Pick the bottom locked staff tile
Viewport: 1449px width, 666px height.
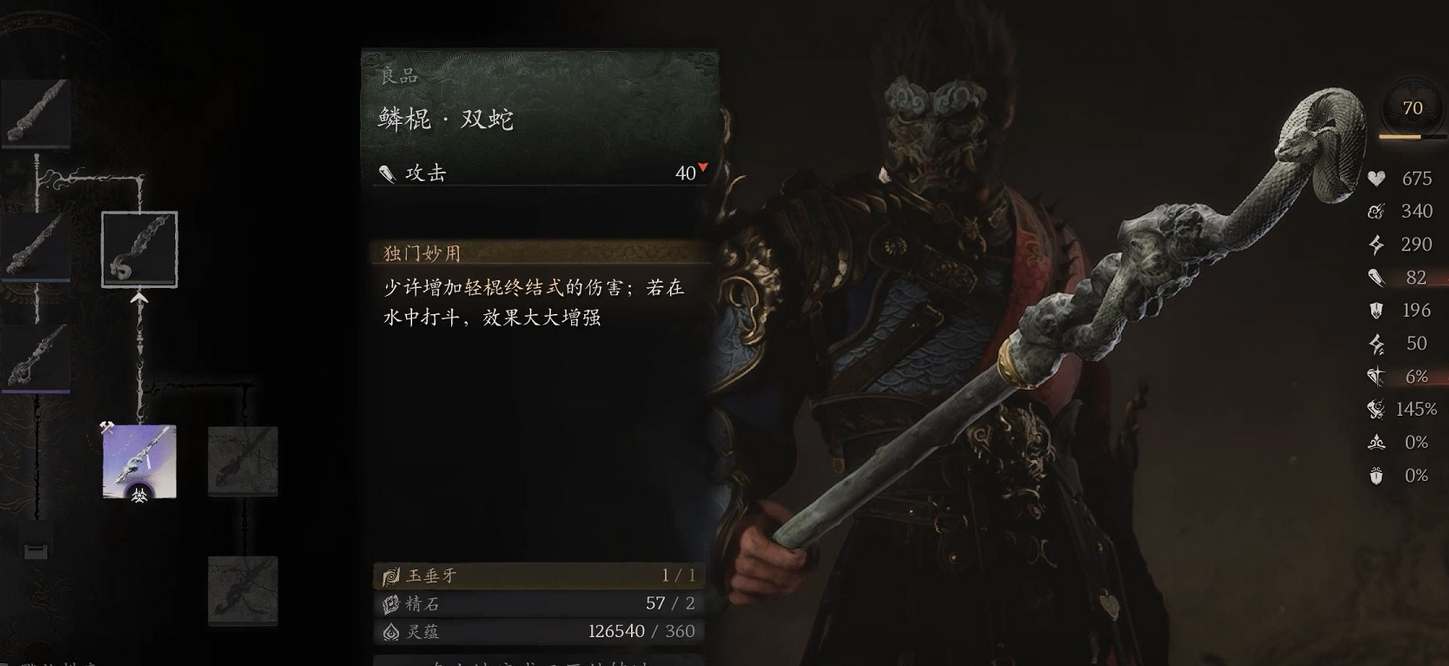243,590
